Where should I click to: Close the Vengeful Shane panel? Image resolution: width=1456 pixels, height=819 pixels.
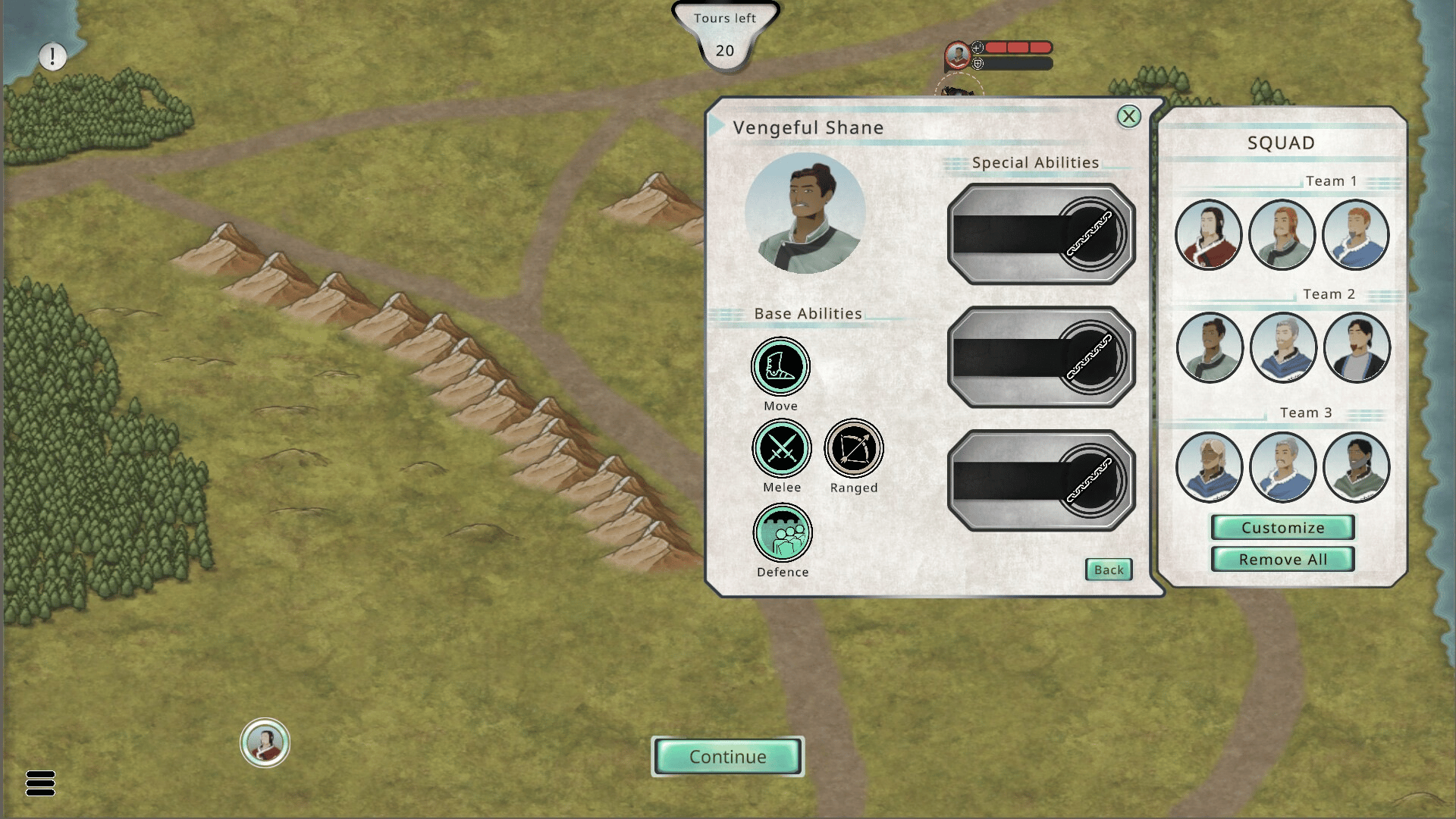point(1128,116)
